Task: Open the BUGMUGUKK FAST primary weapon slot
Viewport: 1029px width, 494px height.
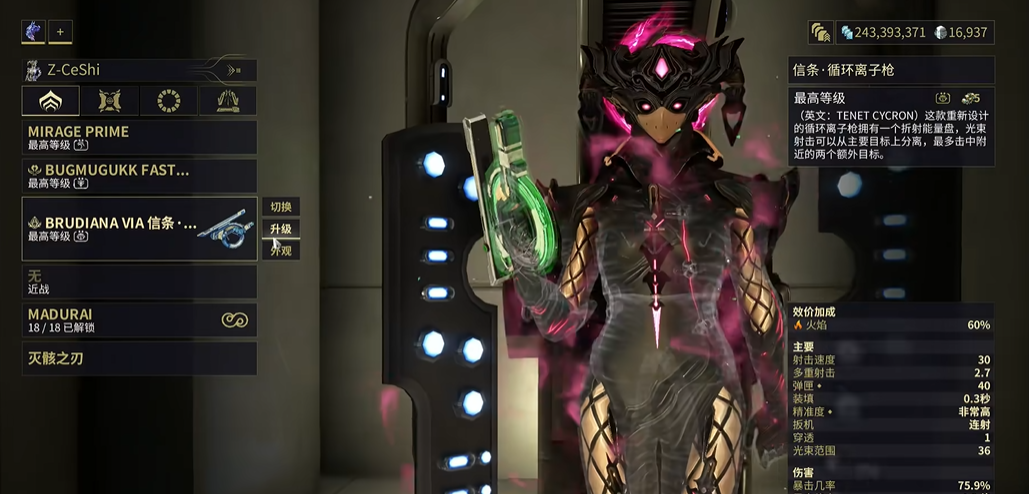Action: (x=139, y=176)
